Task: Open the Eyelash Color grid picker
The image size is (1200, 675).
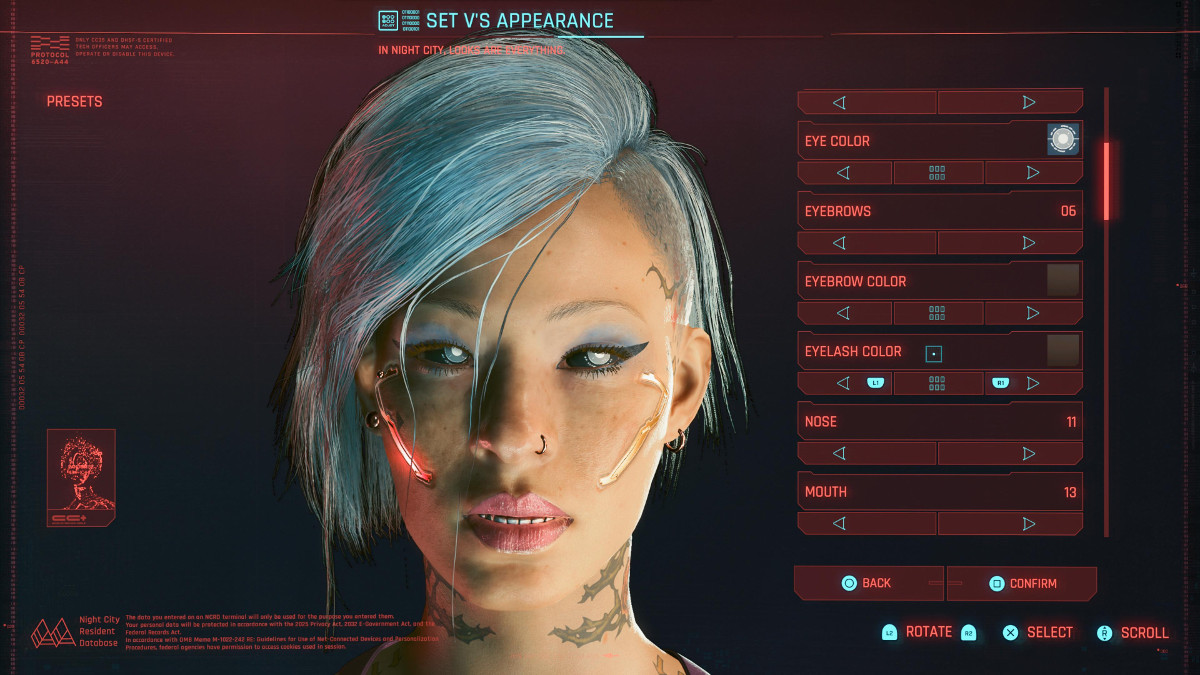Action: (937, 383)
